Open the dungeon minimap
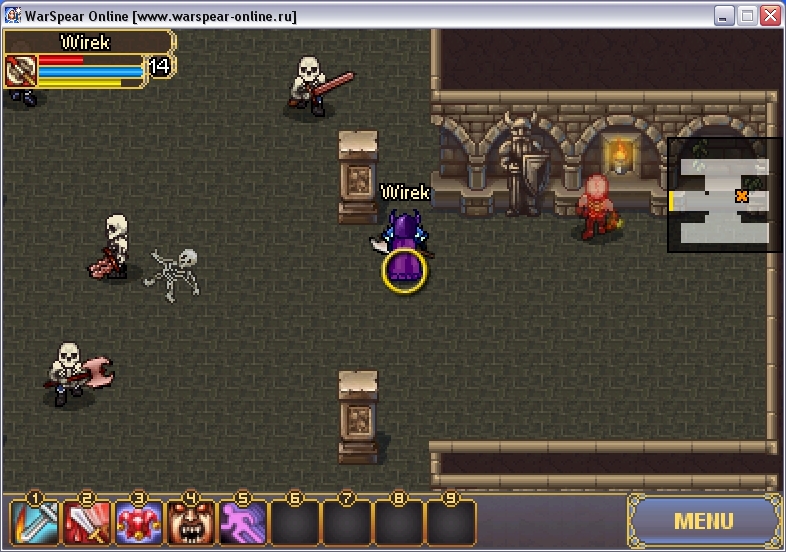This screenshot has width=786, height=552. pos(724,195)
